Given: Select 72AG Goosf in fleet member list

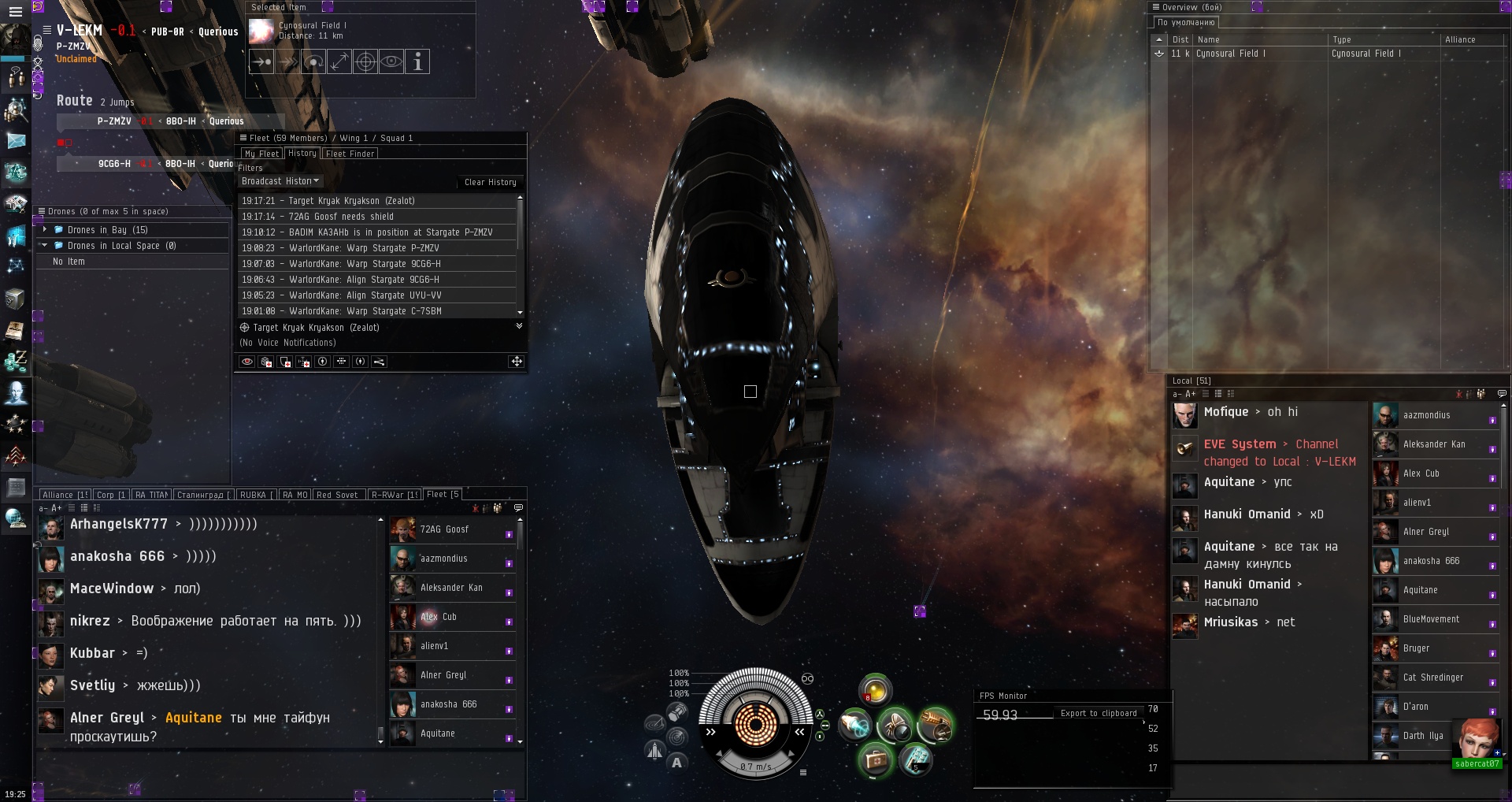Looking at the screenshot, I should [x=444, y=529].
